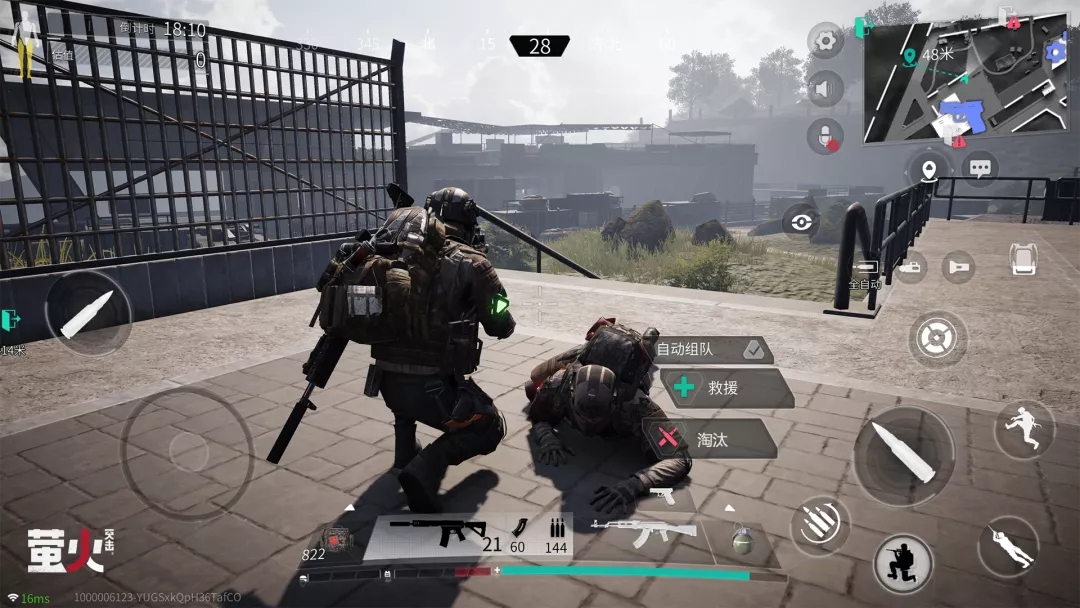
Task: Fire using the right bullet button
Action: 903,456
